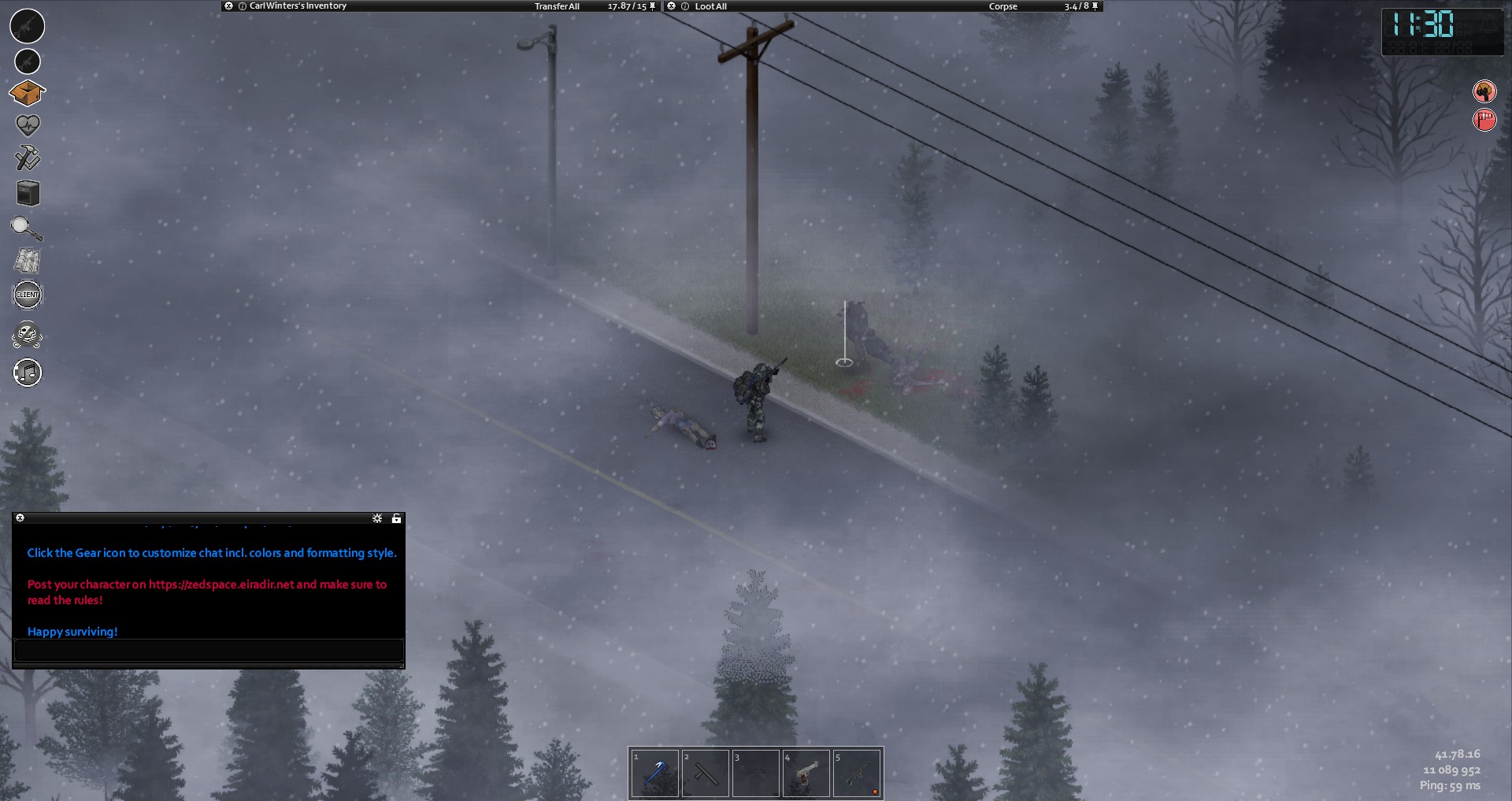1512x801 pixels.
Task: Click the skull and crossbones icon
Action: [28, 336]
